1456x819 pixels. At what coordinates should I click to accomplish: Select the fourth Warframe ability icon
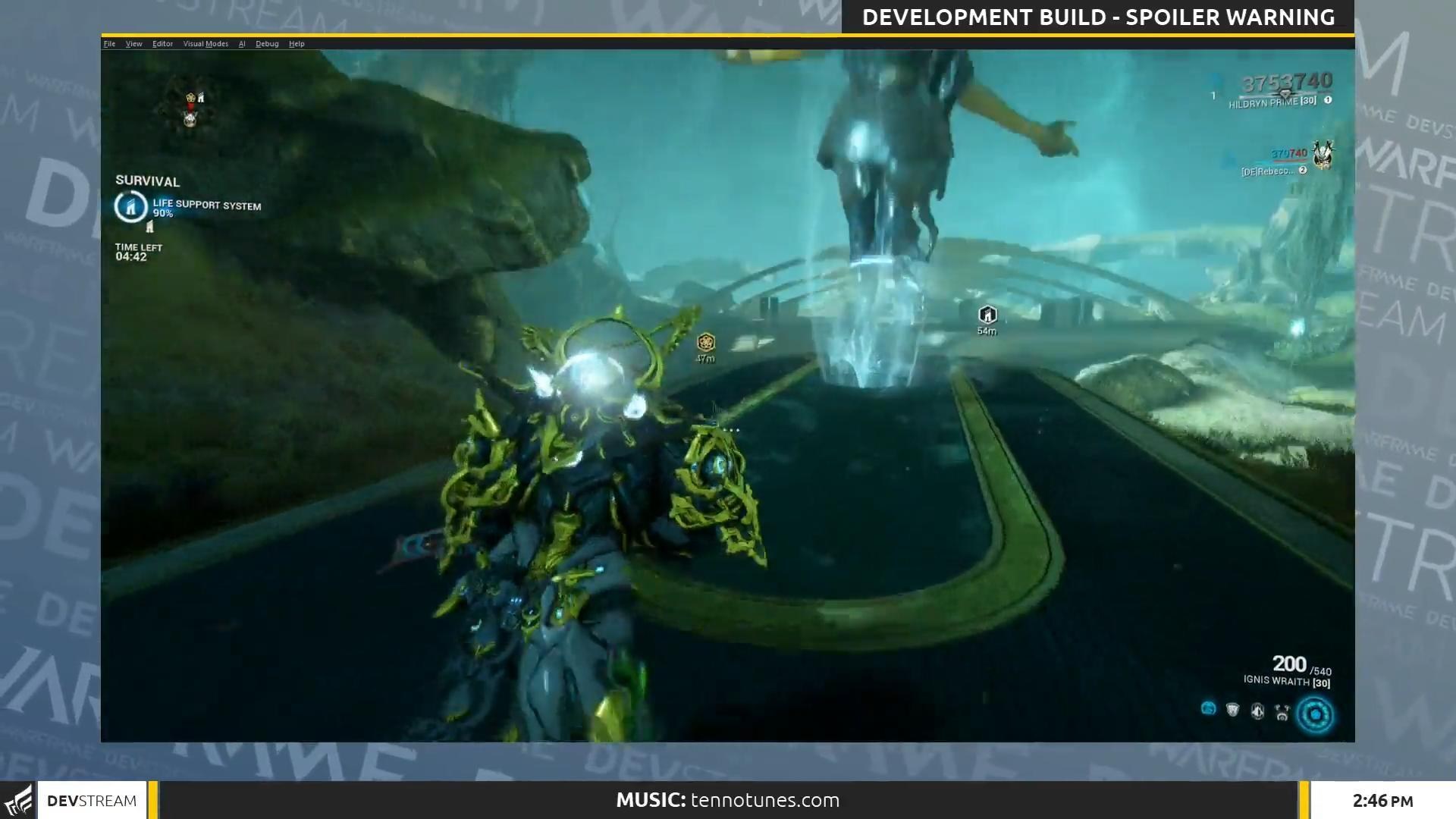(1283, 711)
